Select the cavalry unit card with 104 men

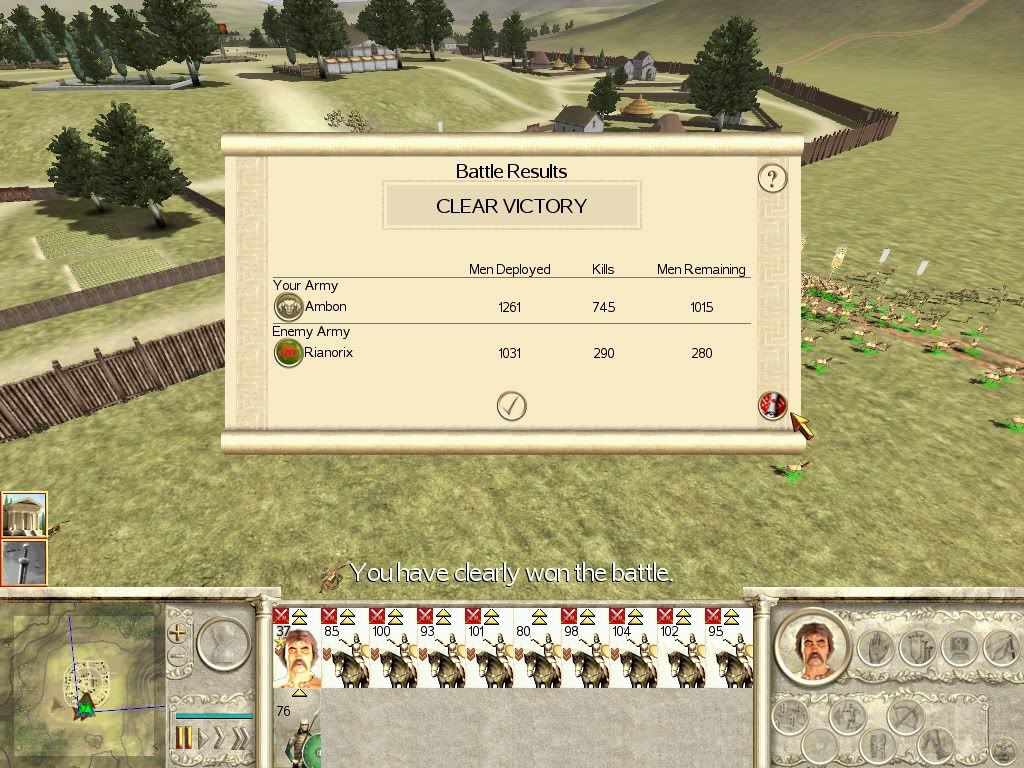(632, 648)
